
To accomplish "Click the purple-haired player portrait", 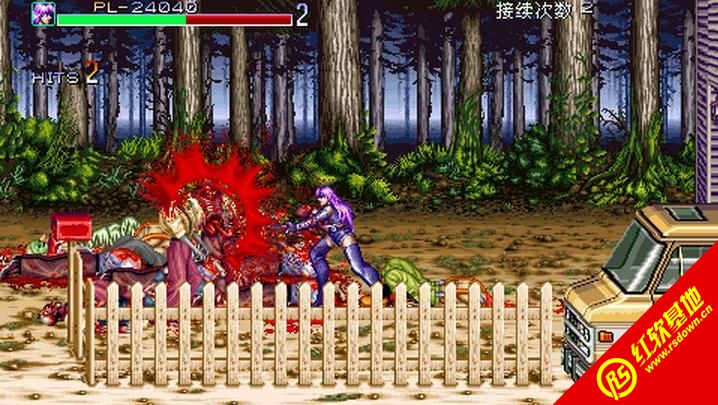I will pos(43,13).
